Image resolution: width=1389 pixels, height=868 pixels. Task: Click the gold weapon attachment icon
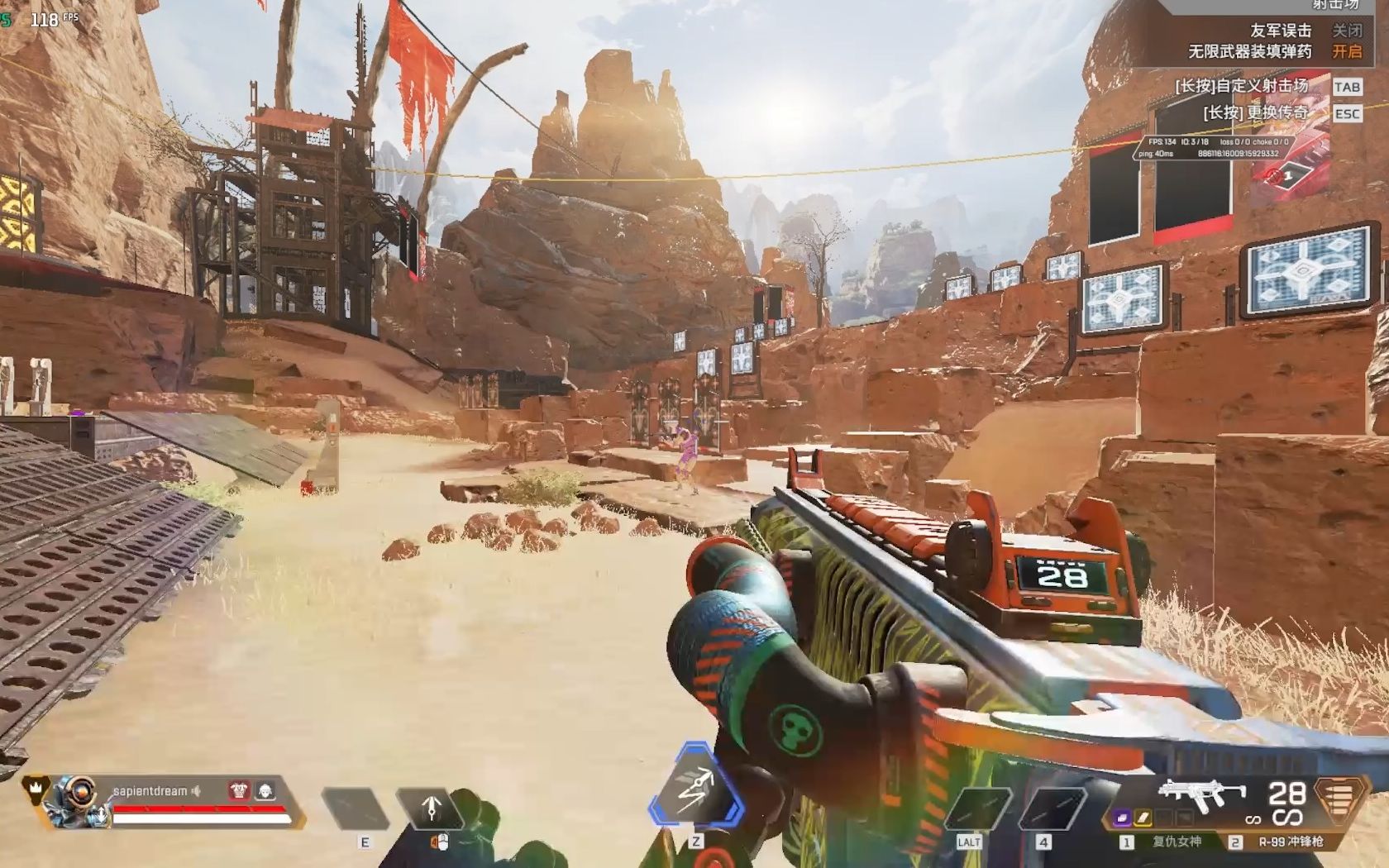tap(1143, 818)
